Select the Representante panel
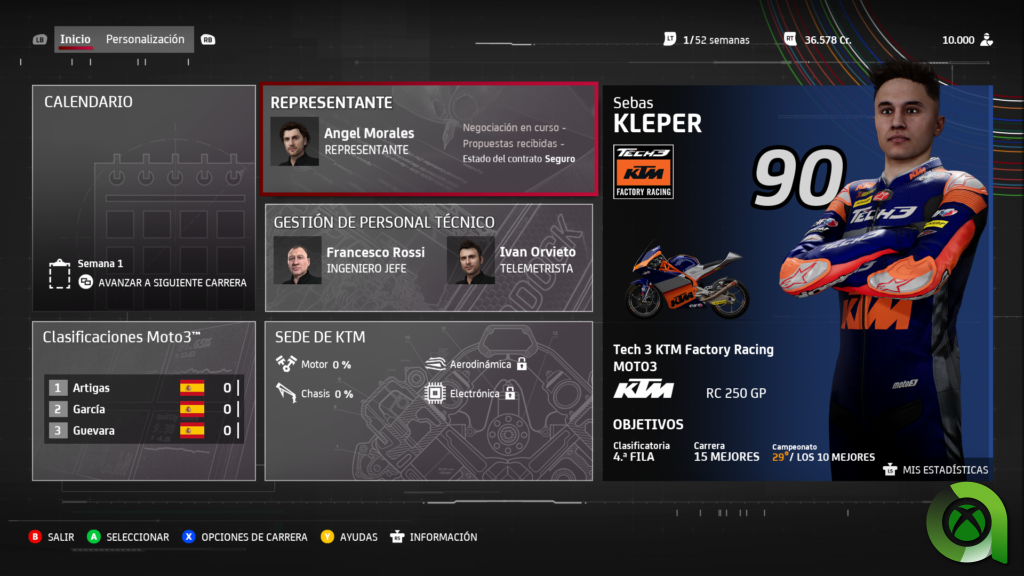Screen dimensions: 1024x576 point(429,140)
